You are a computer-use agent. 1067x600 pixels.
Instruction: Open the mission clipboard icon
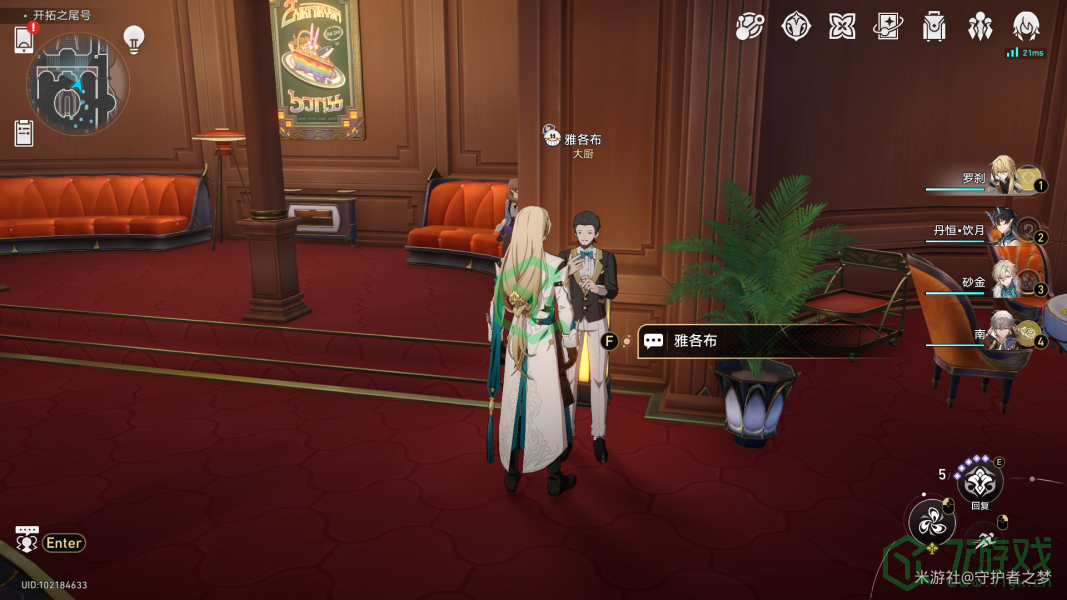point(24,132)
